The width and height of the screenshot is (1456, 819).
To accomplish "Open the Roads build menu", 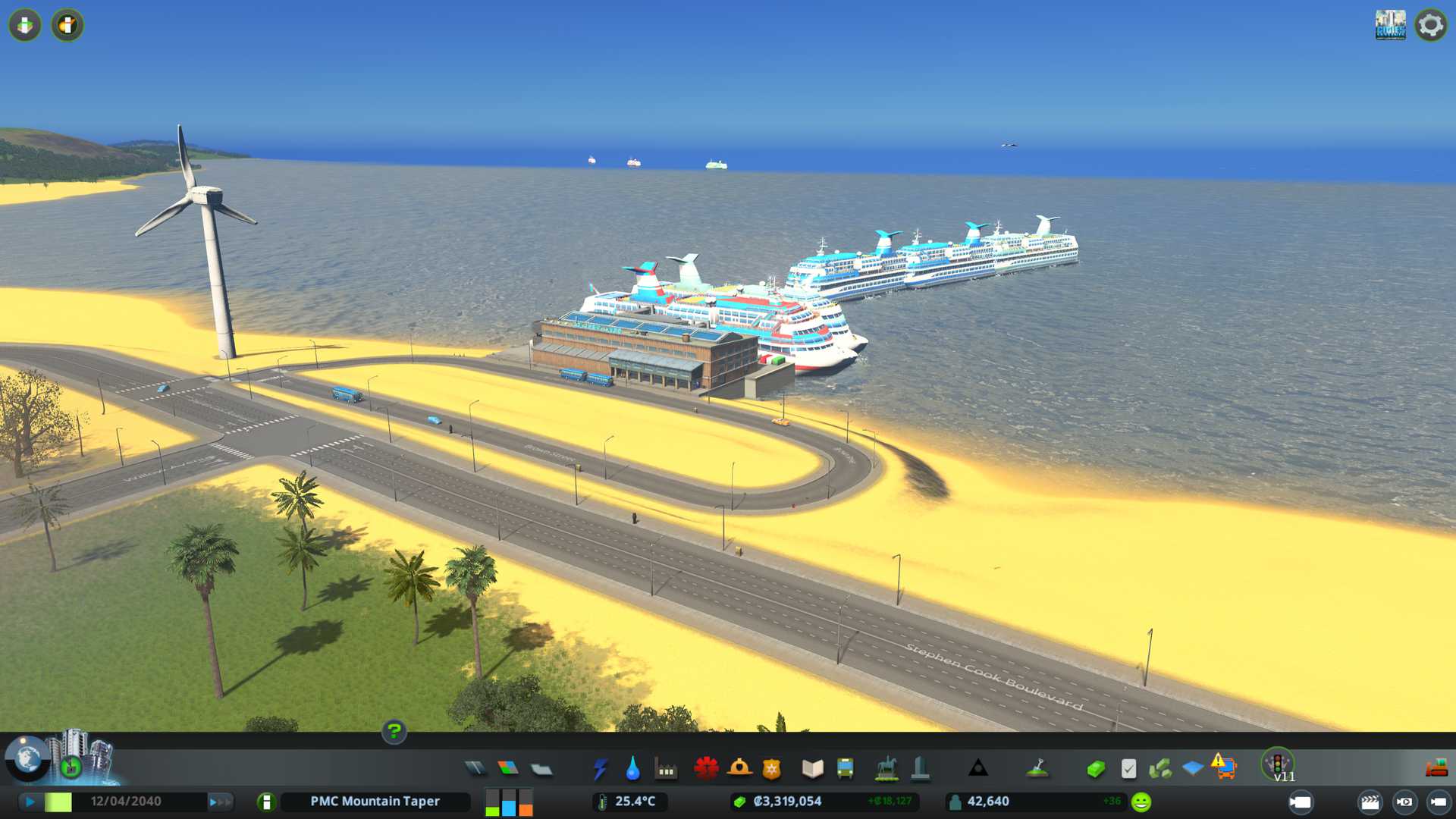I will coord(475,769).
